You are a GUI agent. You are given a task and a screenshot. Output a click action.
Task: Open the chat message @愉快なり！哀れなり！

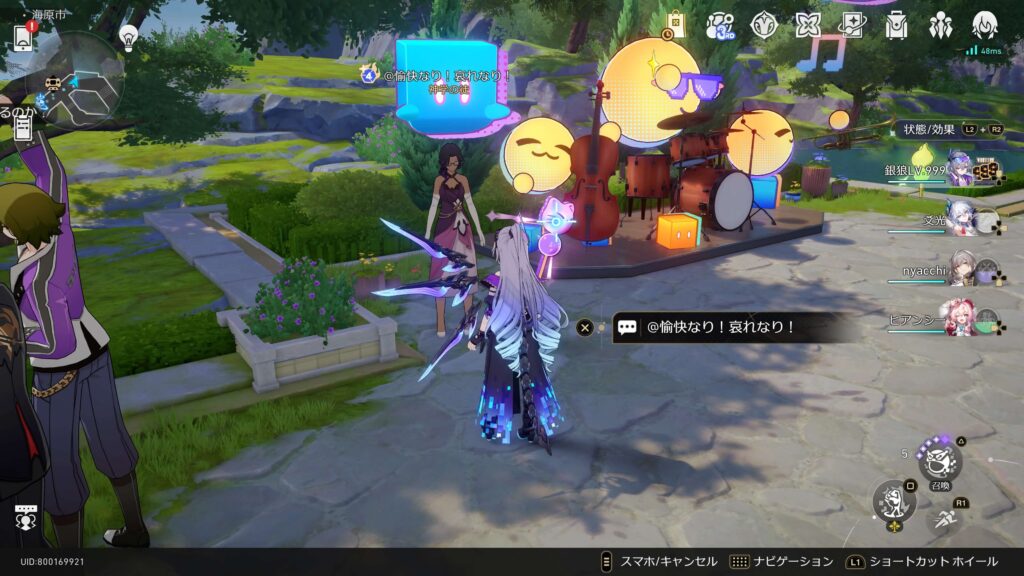[x=720, y=327]
